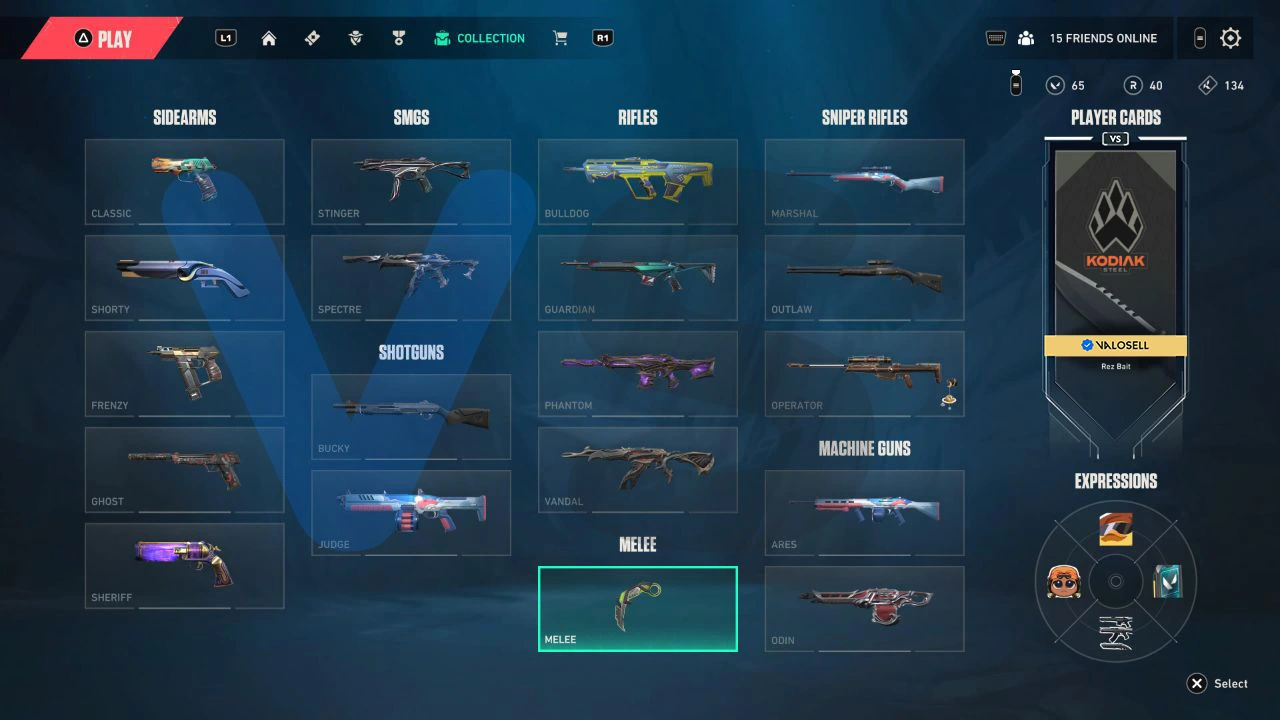Open the store cart tab
1280x720 pixels.
(560, 38)
